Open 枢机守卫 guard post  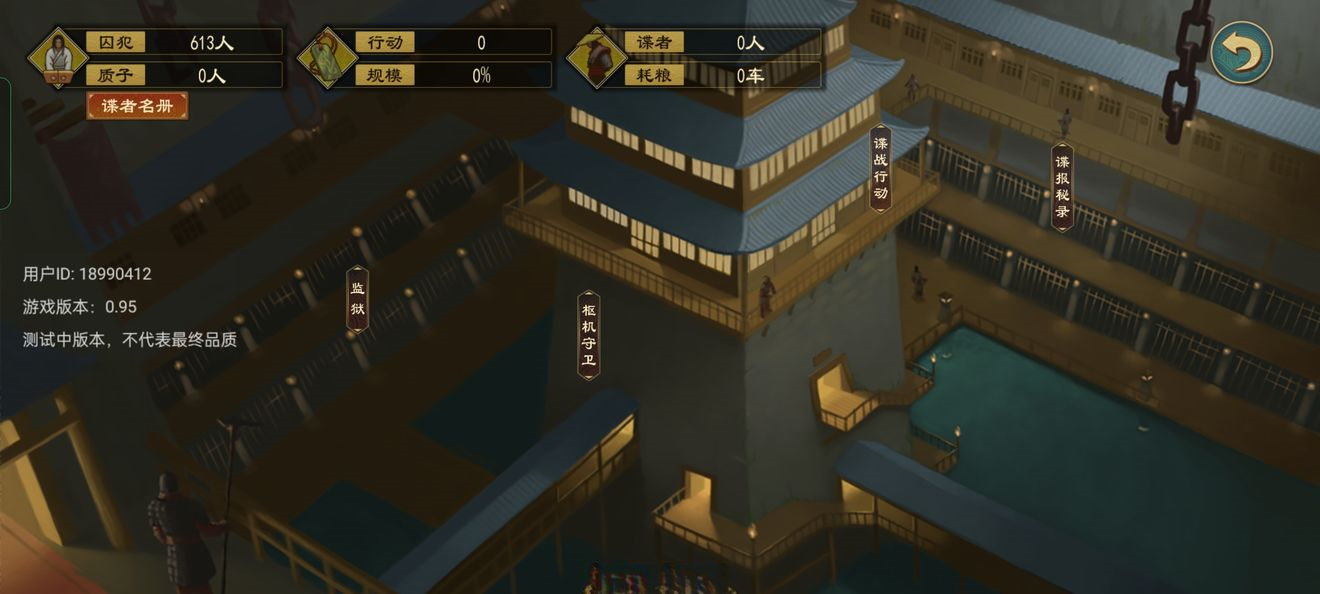click(589, 335)
